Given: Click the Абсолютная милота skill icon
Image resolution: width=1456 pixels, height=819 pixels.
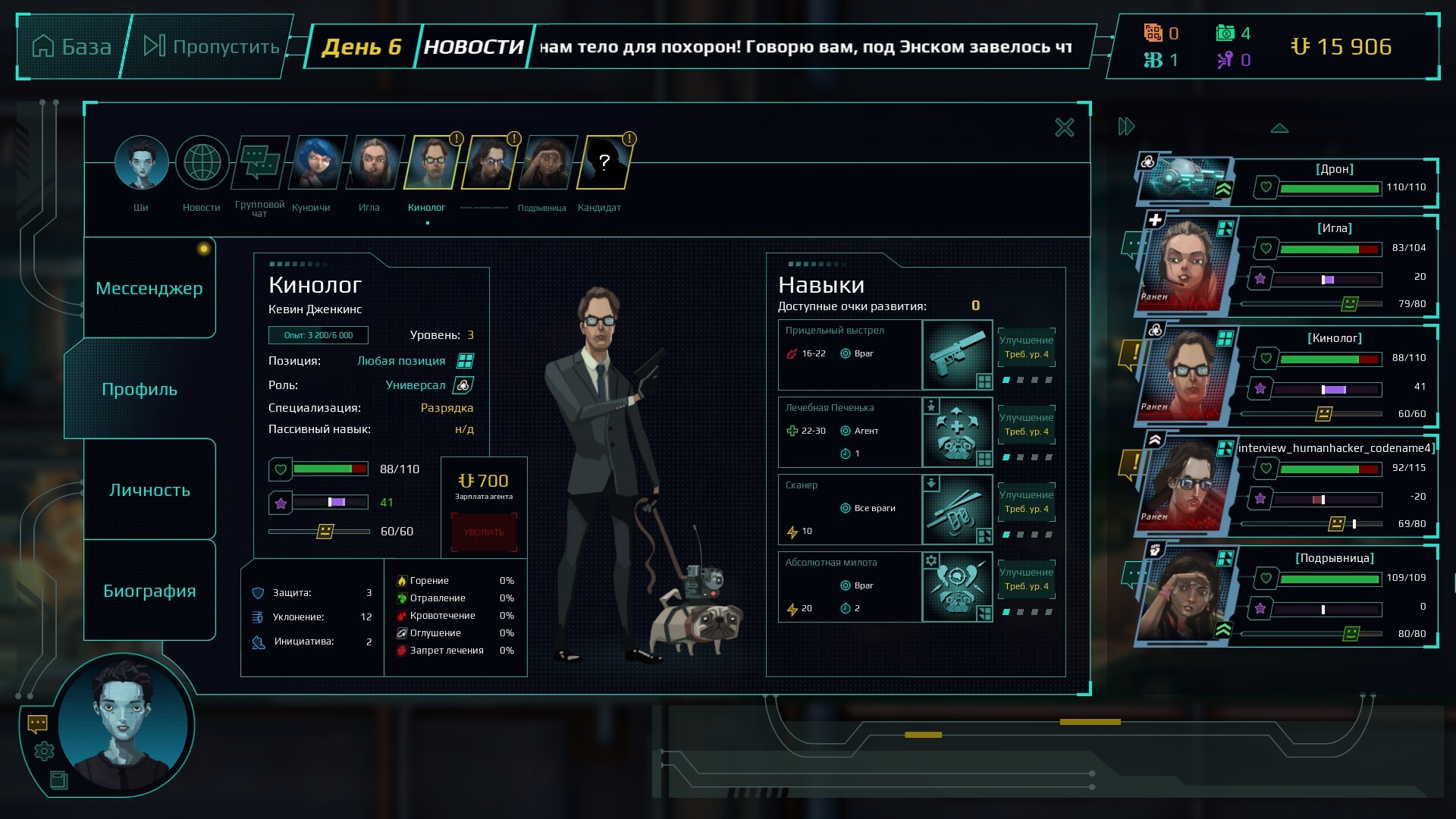Looking at the screenshot, I should [x=957, y=586].
